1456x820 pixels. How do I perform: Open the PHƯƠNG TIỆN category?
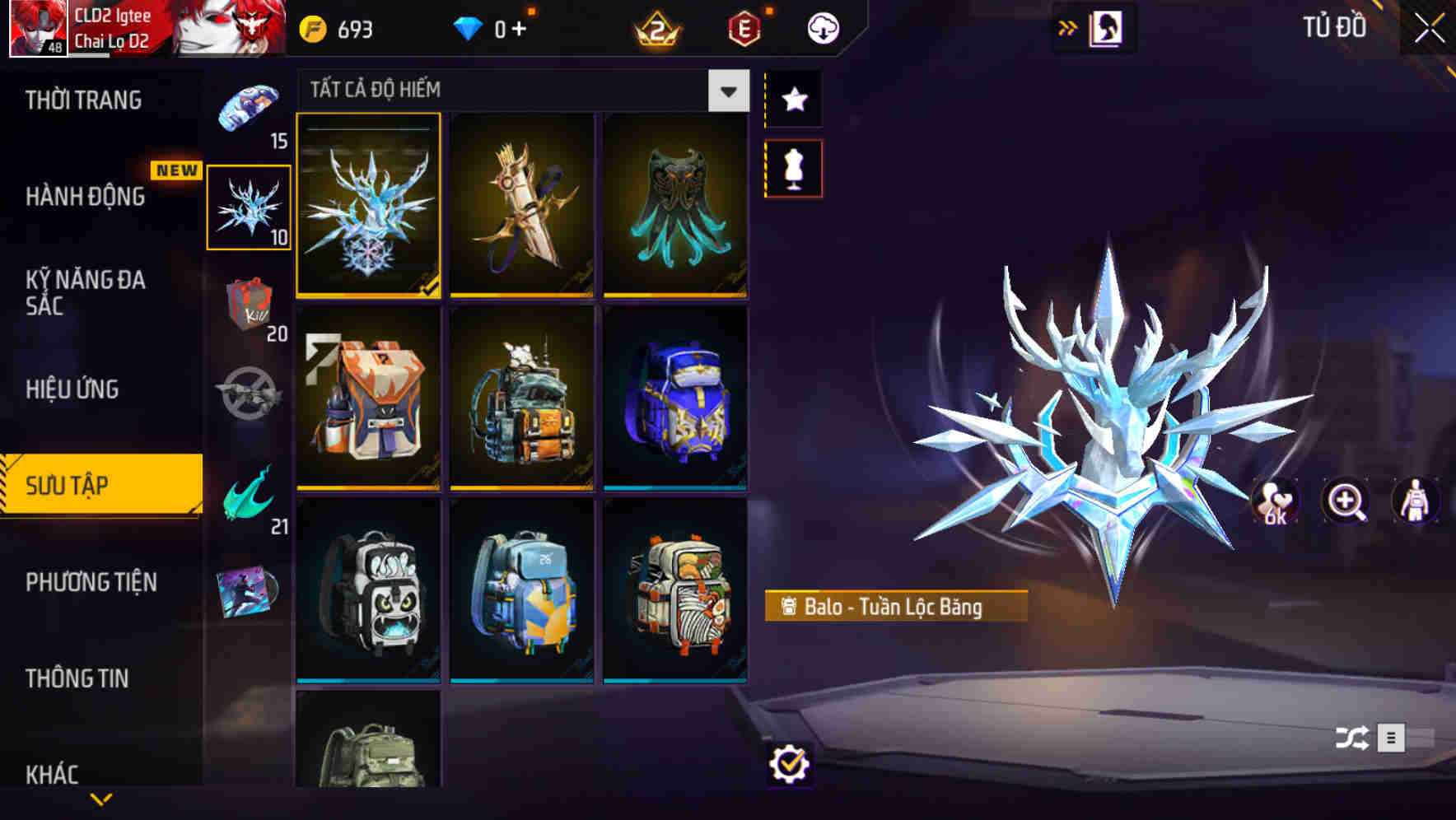pos(91,582)
